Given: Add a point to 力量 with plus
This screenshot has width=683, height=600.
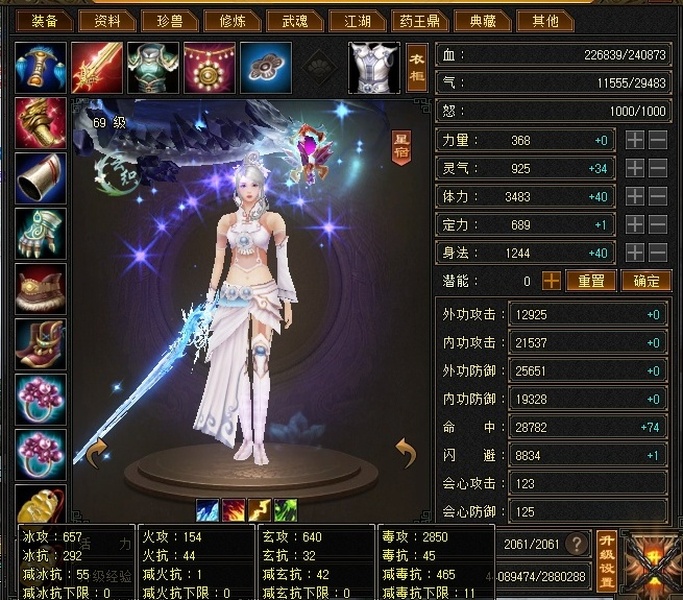Looking at the screenshot, I should click(x=634, y=141).
